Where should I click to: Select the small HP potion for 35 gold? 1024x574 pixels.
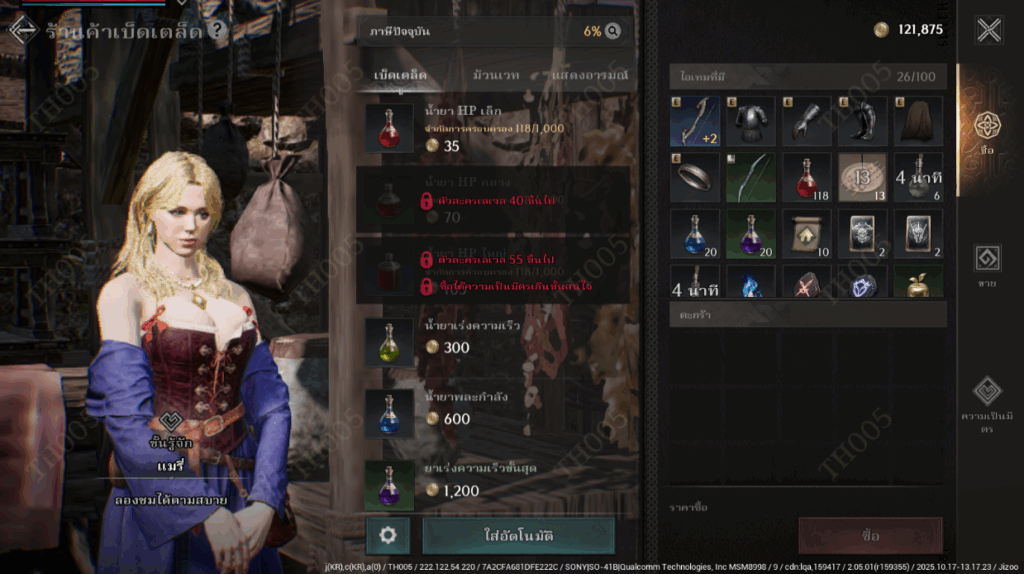(x=494, y=129)
